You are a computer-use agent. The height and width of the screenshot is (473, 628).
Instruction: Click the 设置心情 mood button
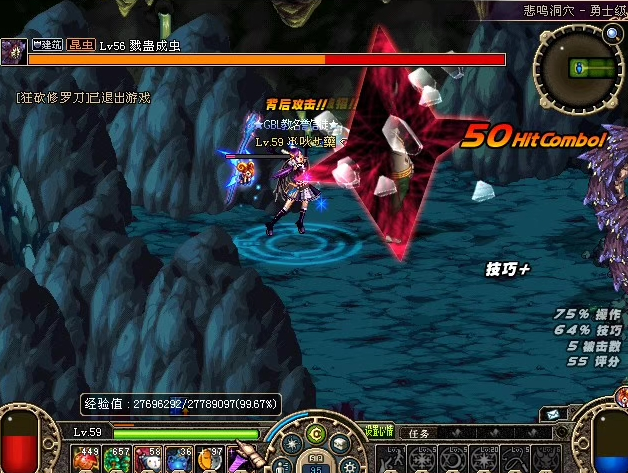click(378, 432)
